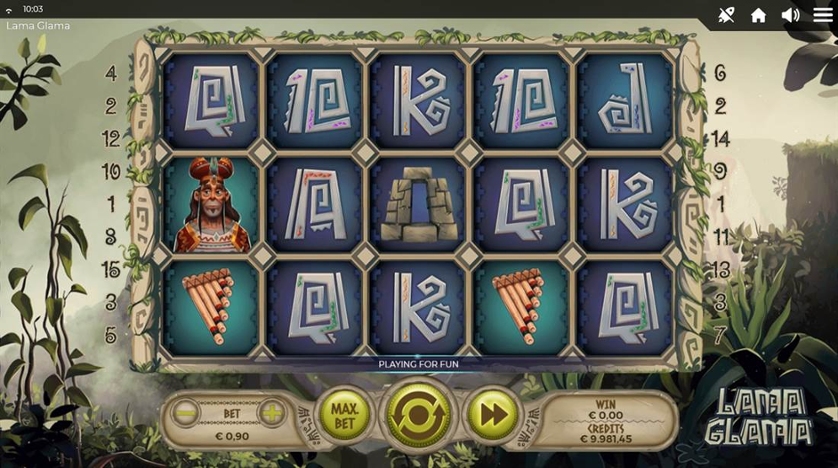The width and height of the screenshot is (838, 468).
Task: Select payline number 6 on the right
Action: pos(720,73)
